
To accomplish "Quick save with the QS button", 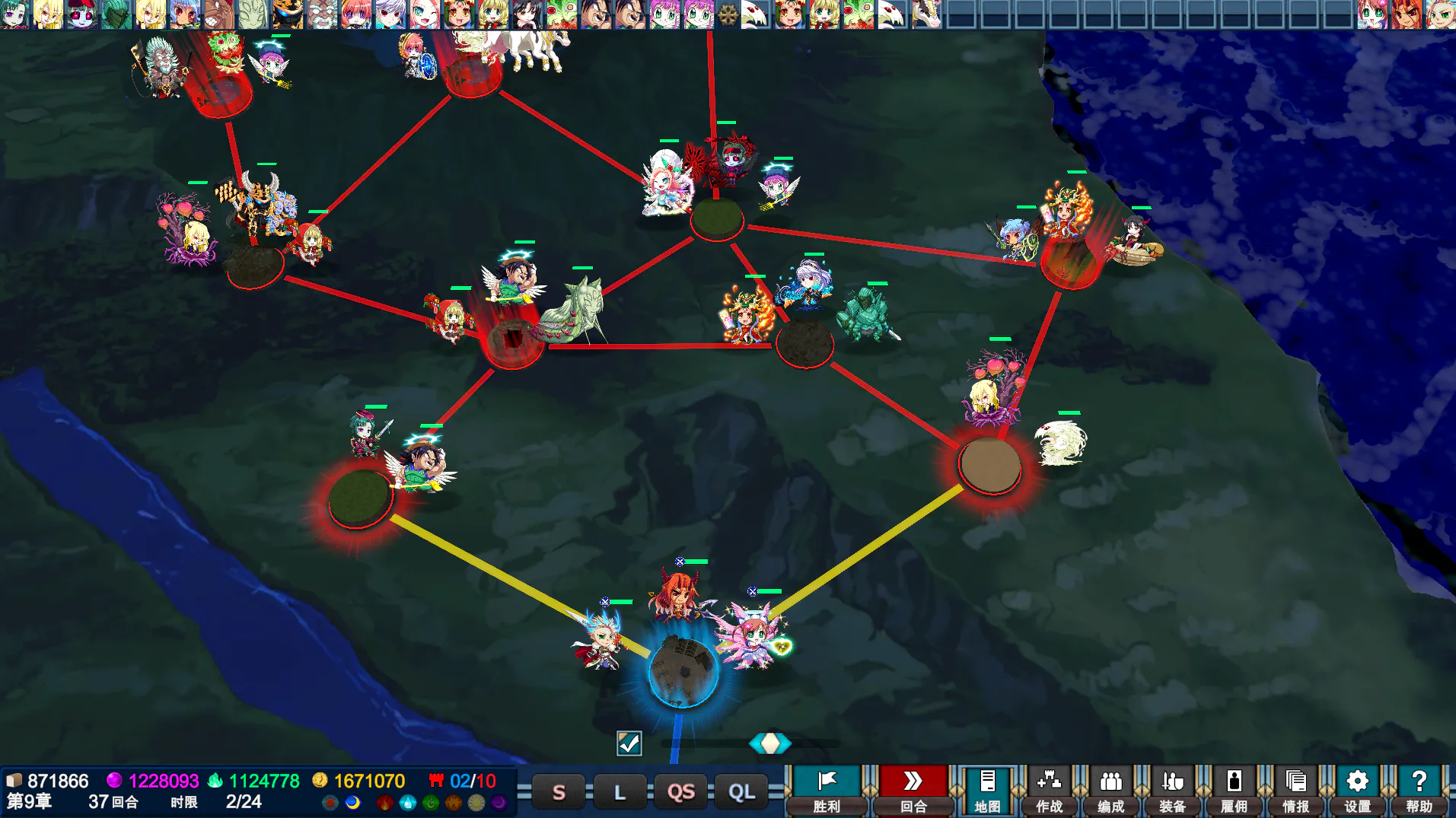I will click(x=680, y=792).
